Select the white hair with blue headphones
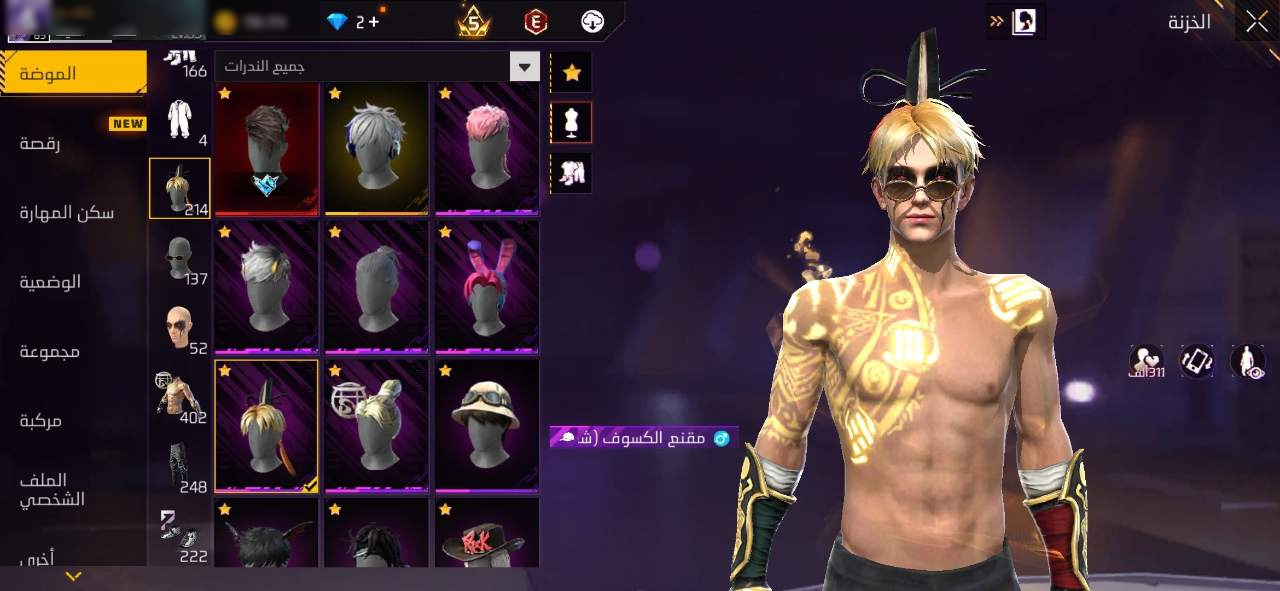1280x591 pixels. tap(377, 148)
